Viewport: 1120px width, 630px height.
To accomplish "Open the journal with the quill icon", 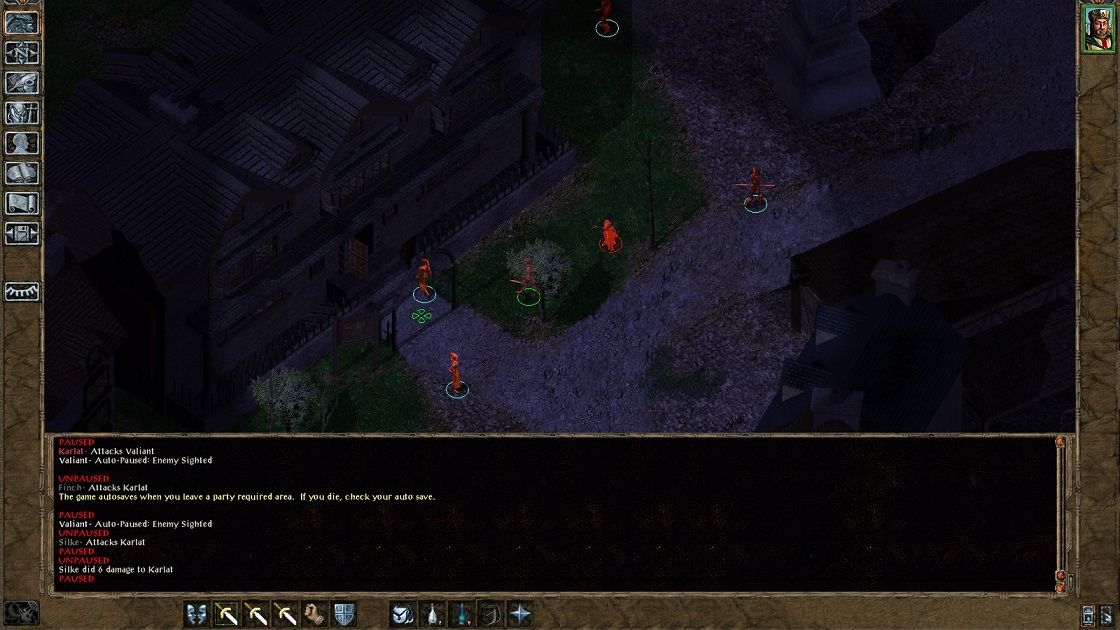I will click(x=22, y=82).
